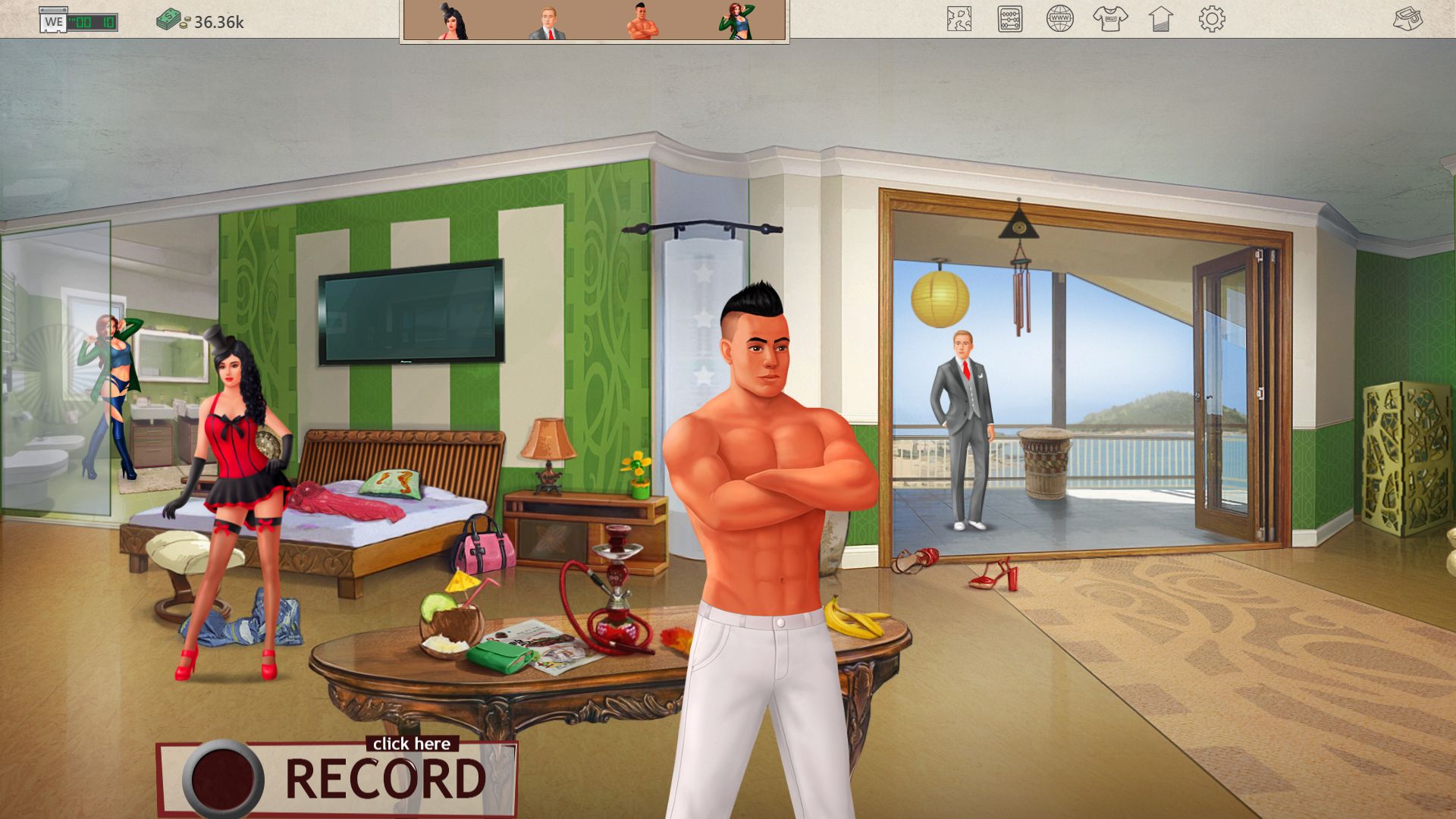Click the 'click here' label above RECORD

point(412,743)
